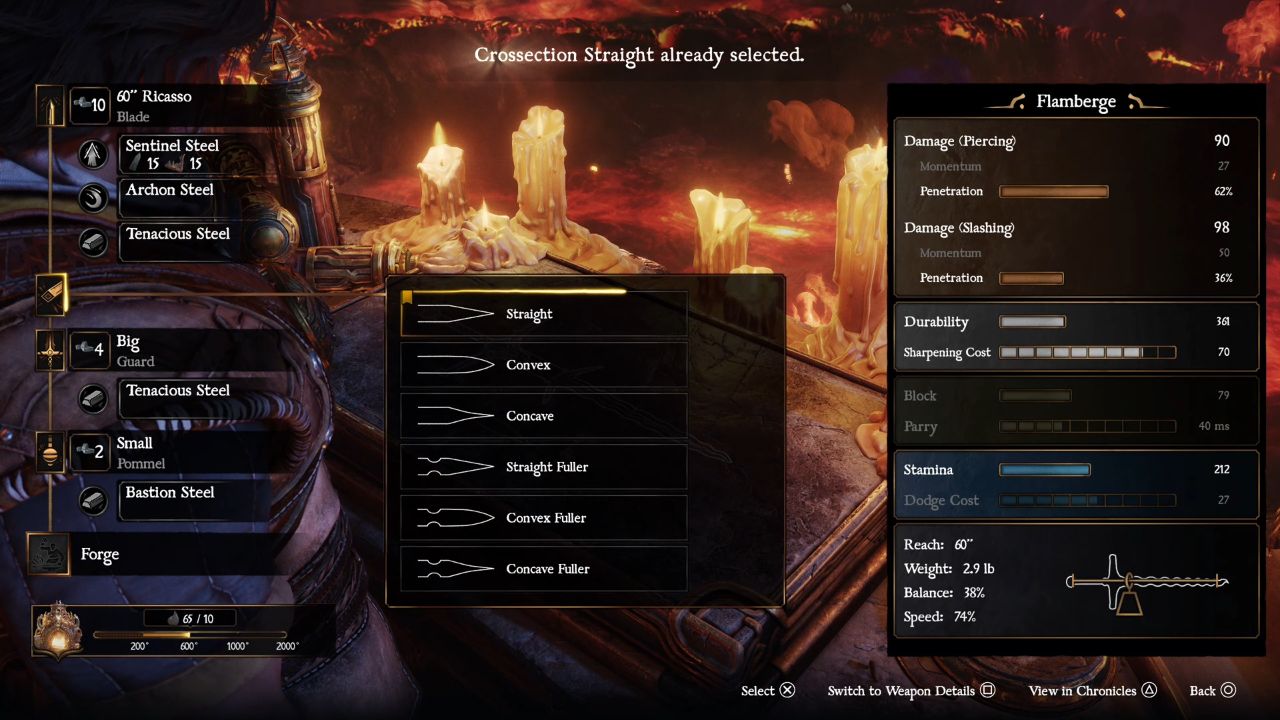The height and width of the screenshot is (720, 1280).
Task: Select the blade crossection icon
Action: coord(51,294)
